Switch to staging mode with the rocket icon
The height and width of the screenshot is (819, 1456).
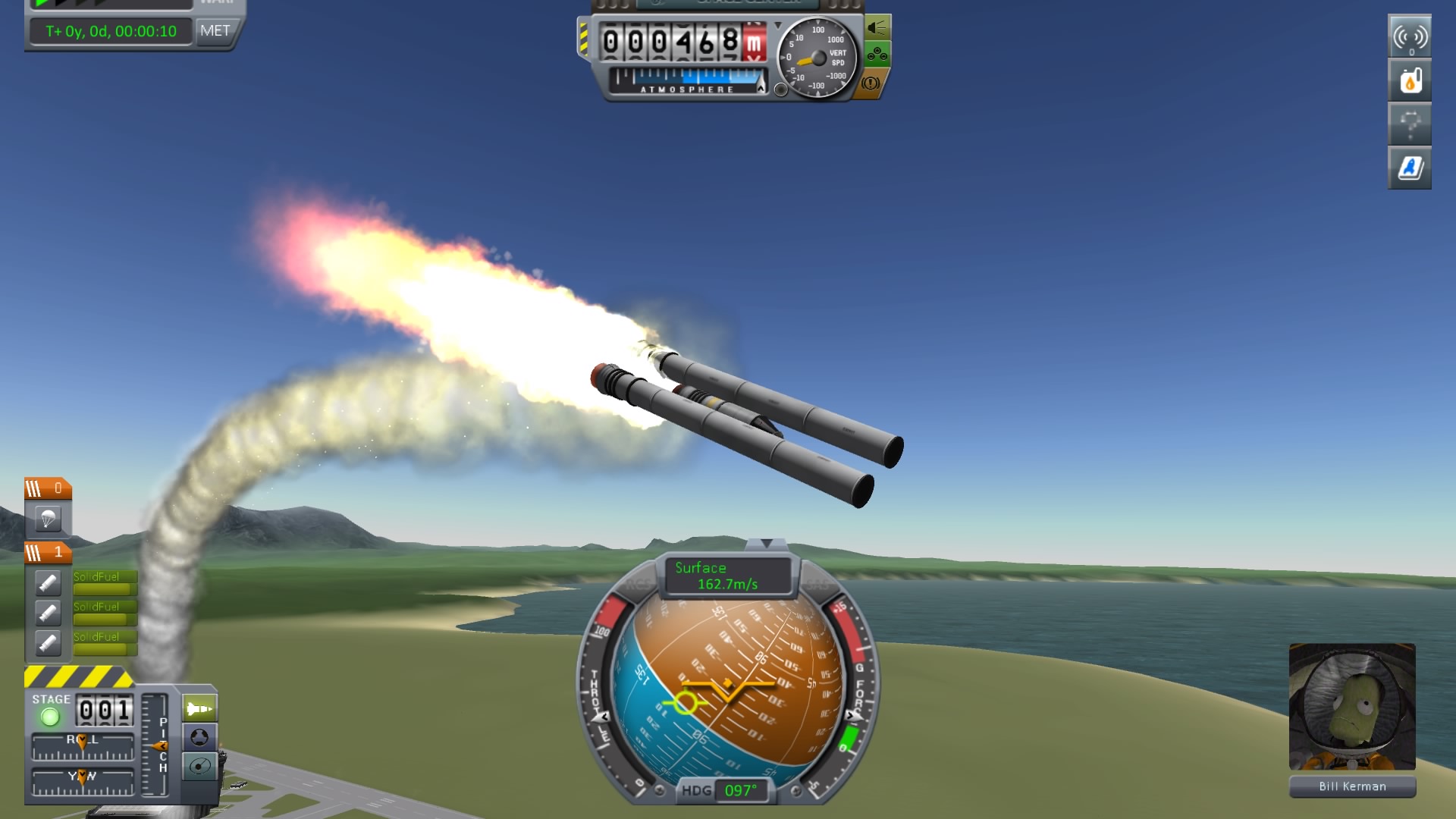199,709
